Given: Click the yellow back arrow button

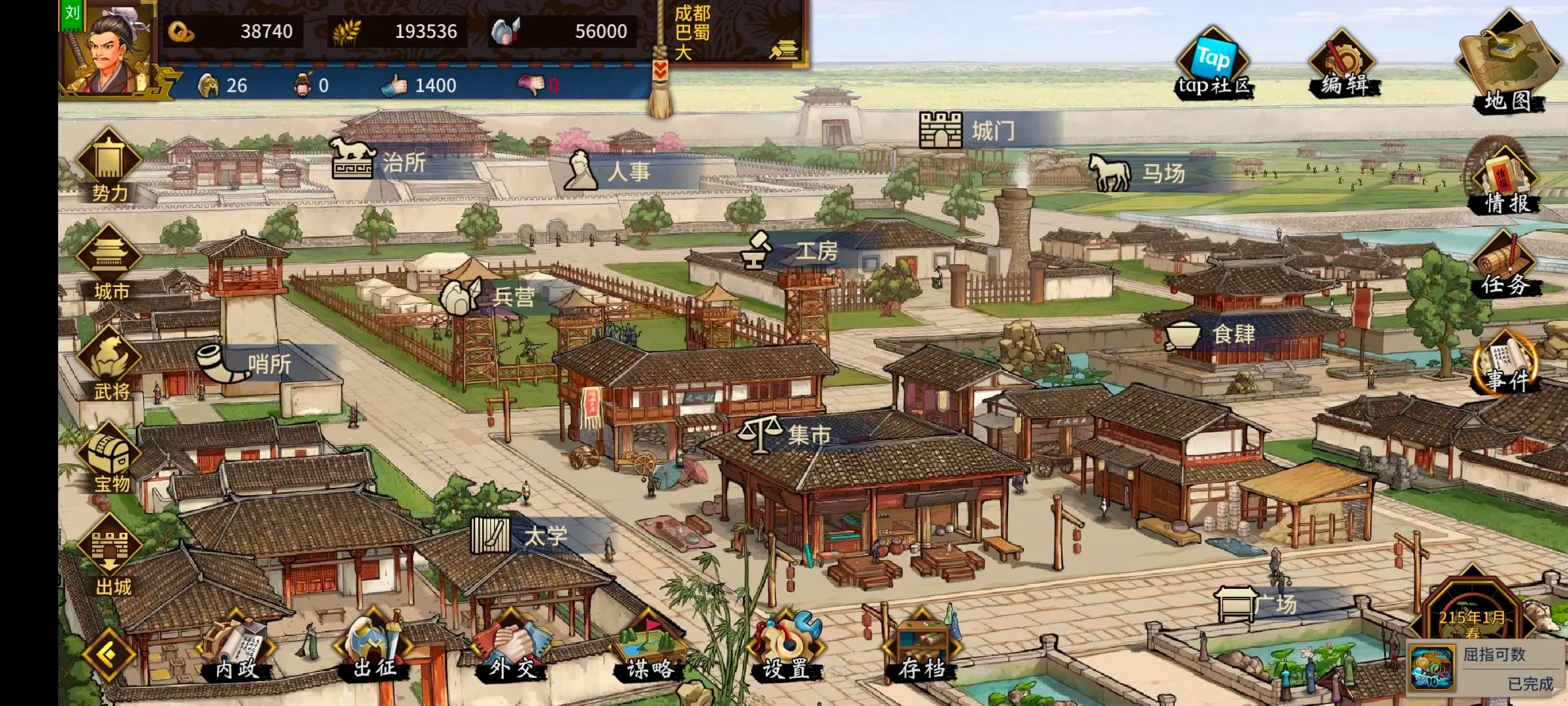Looking at the screenshot, I should pyautogui.click(x=108, y=654).
